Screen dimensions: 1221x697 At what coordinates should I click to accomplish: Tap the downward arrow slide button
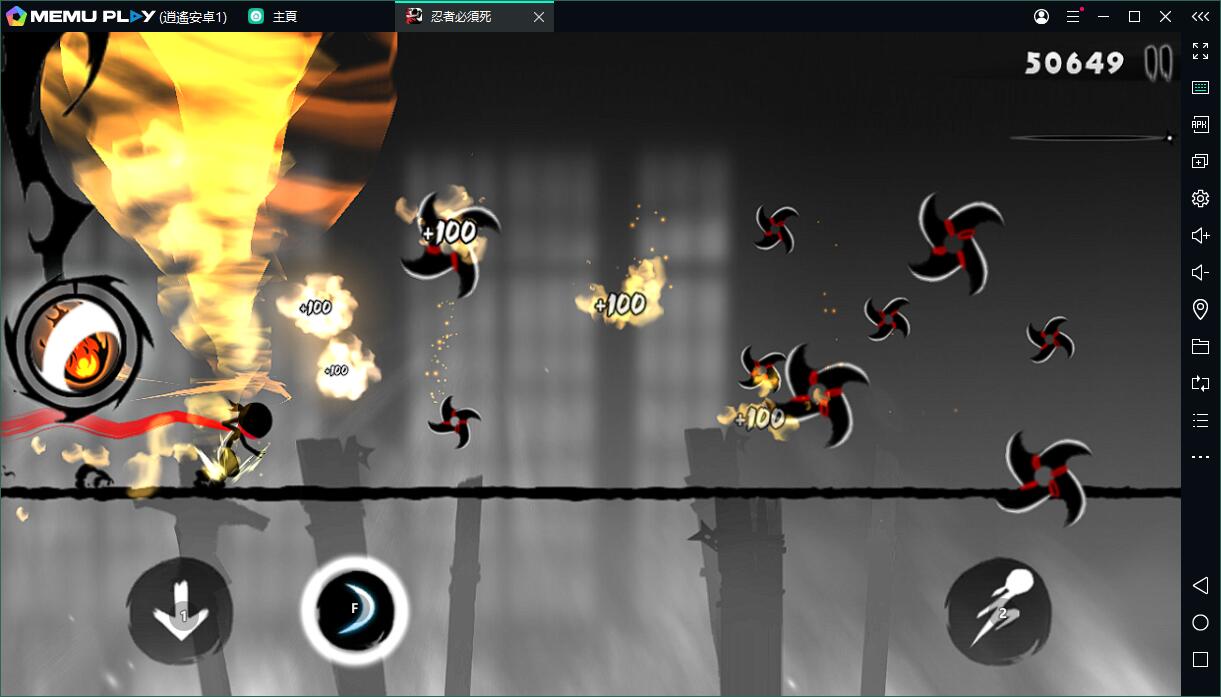180,611
